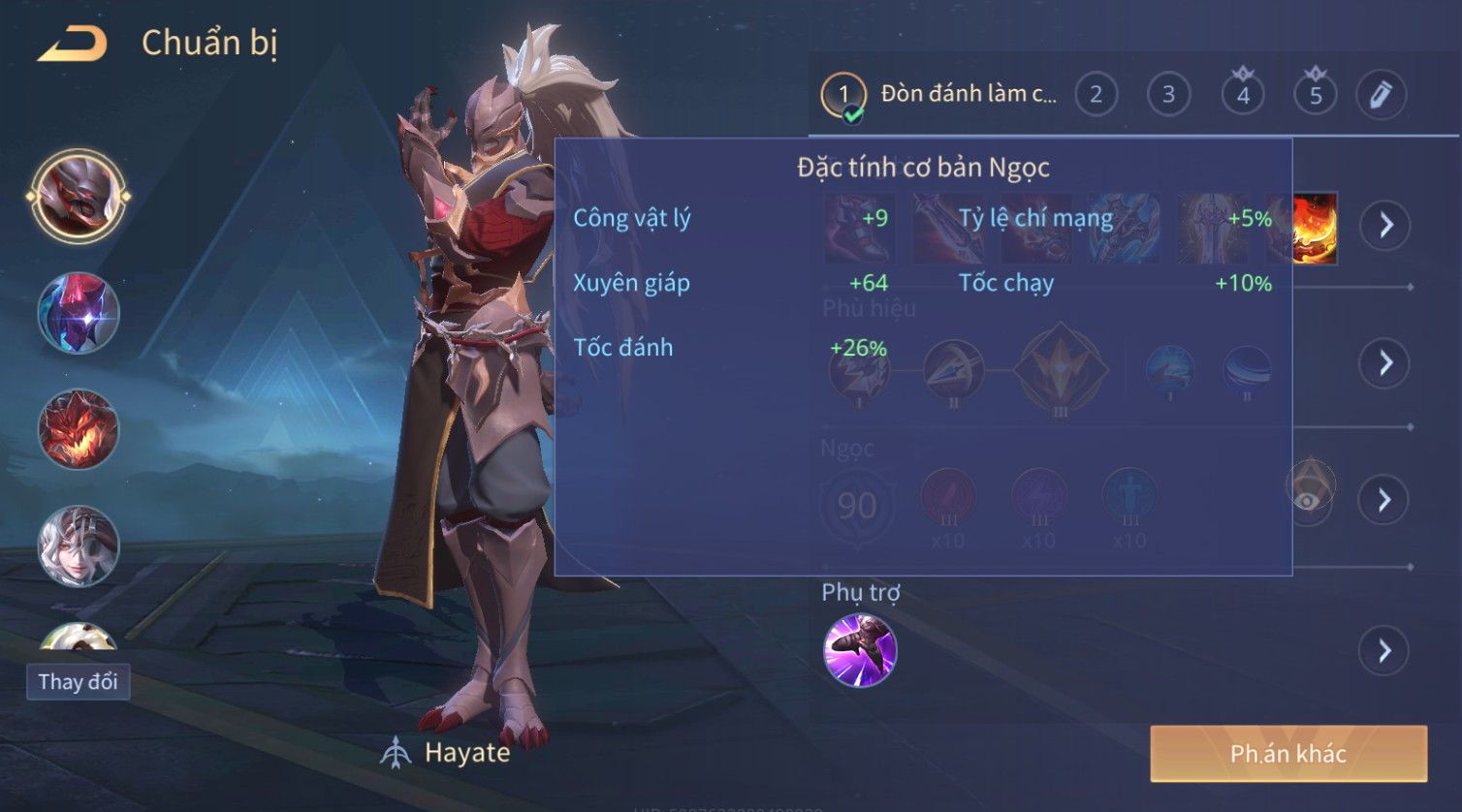
Task: Switch to build preset 1
Action: coord(843,95)
